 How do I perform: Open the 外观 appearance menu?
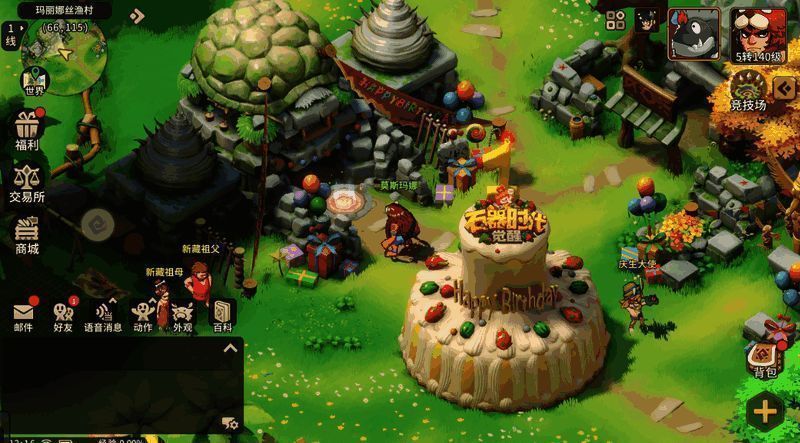[182, 315]
